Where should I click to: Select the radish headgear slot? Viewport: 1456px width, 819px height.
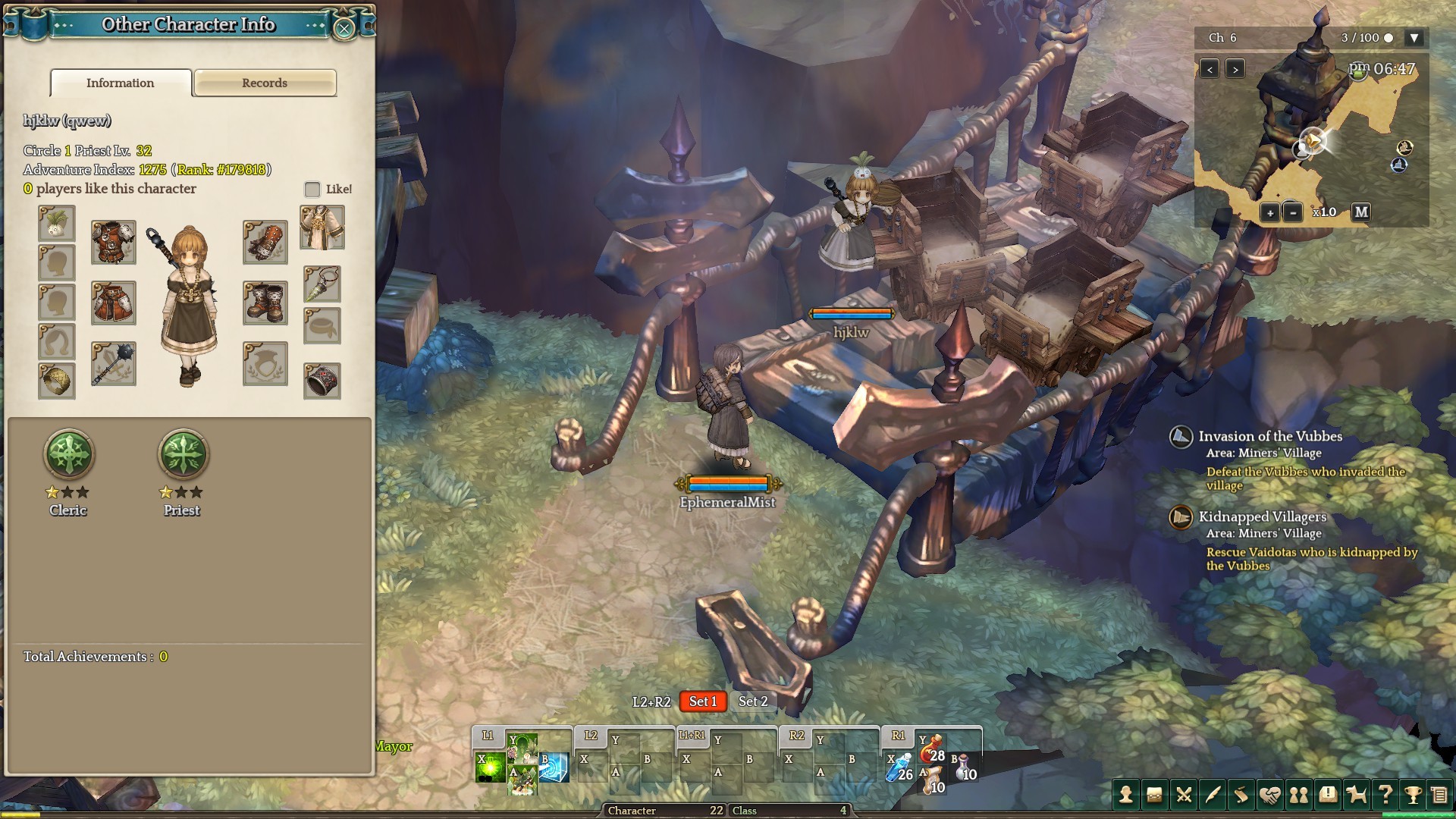point(57,224)
